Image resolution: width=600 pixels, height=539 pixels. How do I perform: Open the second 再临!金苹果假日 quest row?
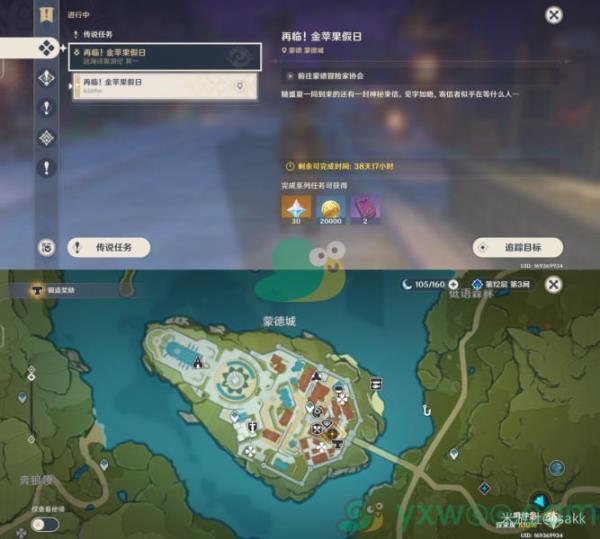coord(165,86)
